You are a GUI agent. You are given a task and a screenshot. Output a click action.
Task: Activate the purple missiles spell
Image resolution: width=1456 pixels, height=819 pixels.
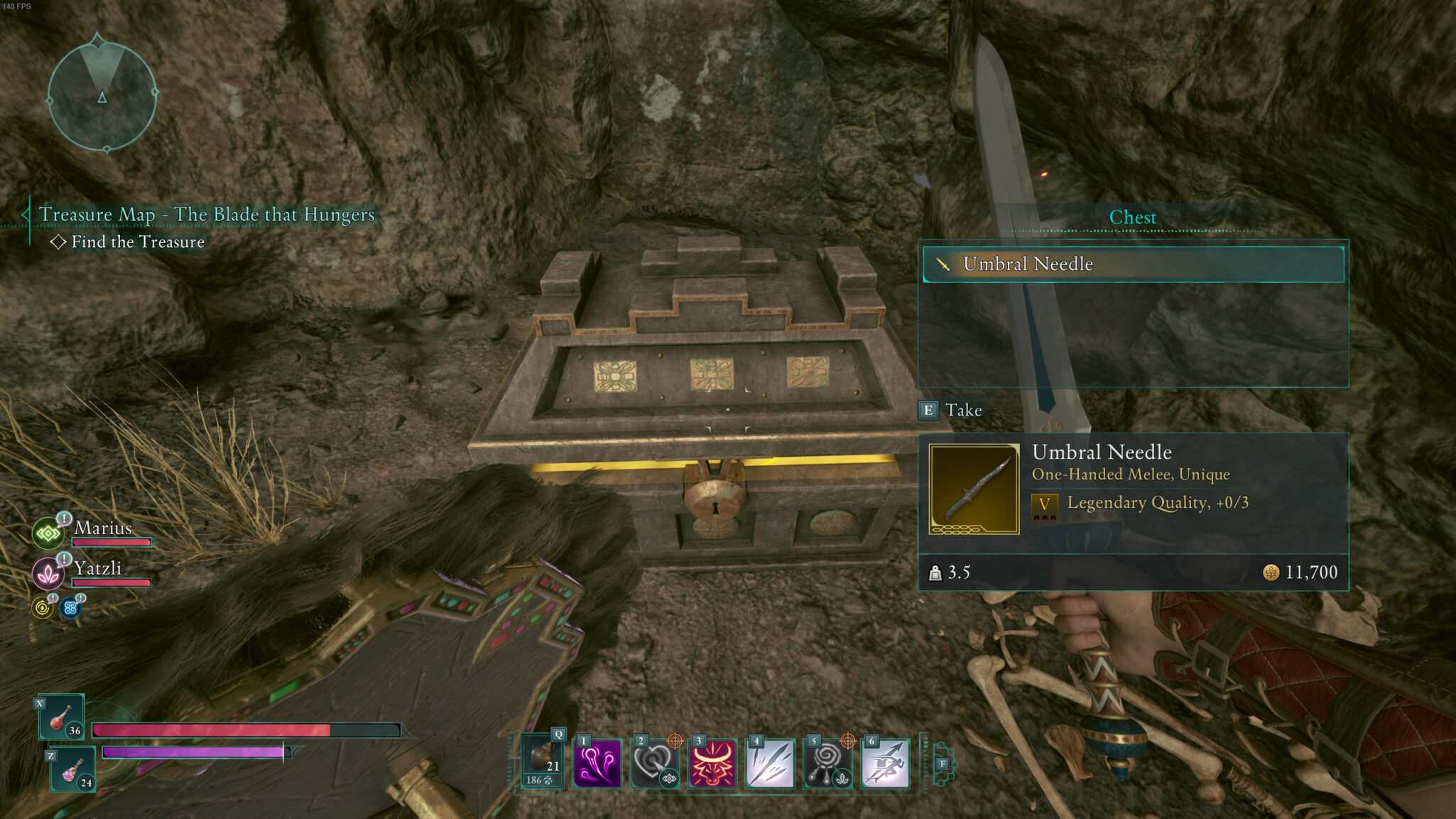pos(597,764)
